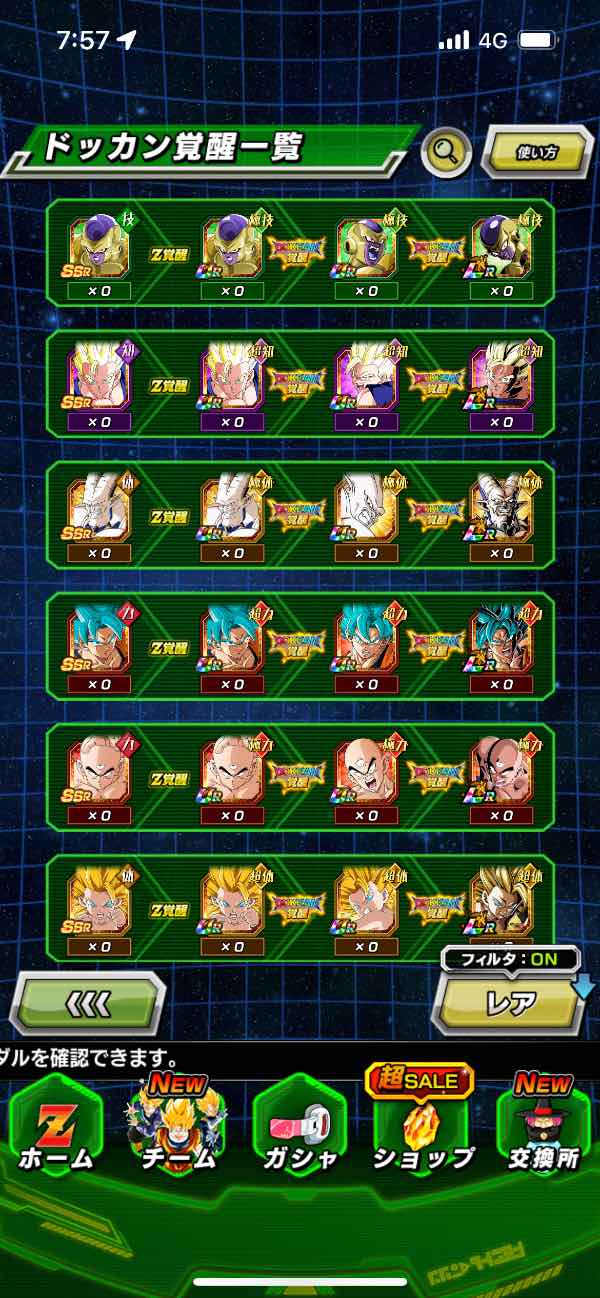Select the LR Golden Frieza card
600x1298 pixels.
502,249
